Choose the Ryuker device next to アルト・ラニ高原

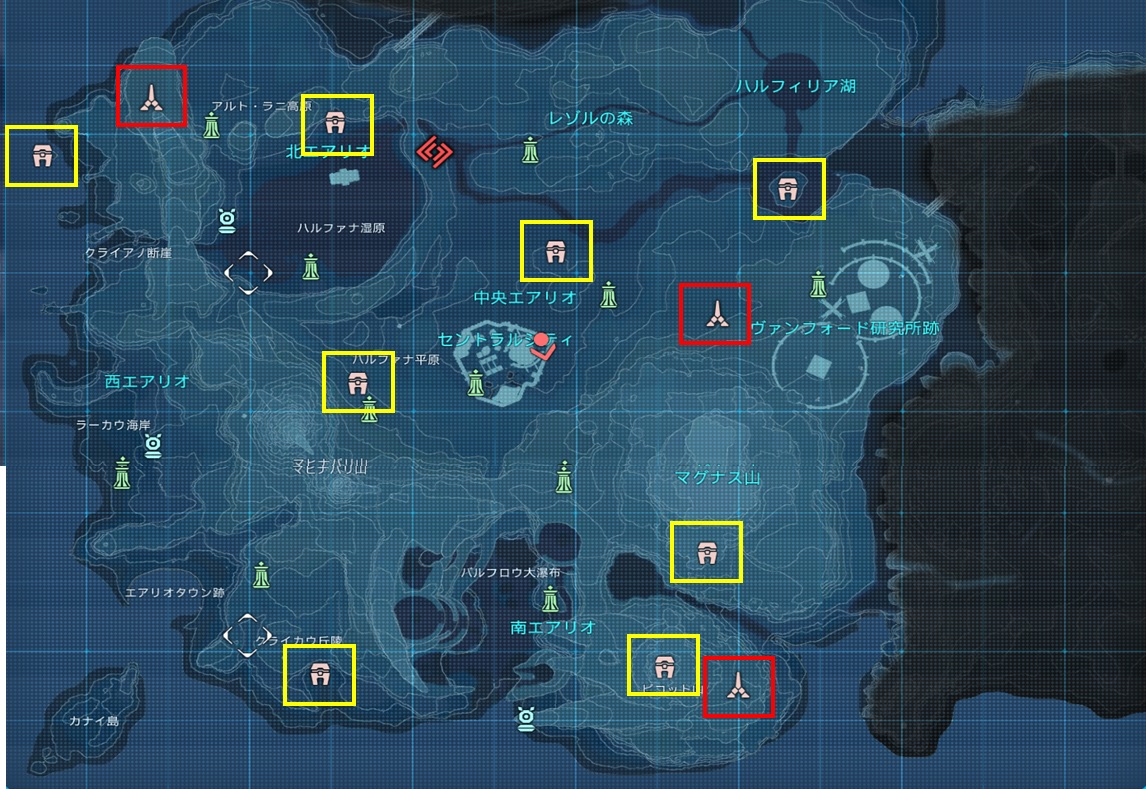click(212, 126)
